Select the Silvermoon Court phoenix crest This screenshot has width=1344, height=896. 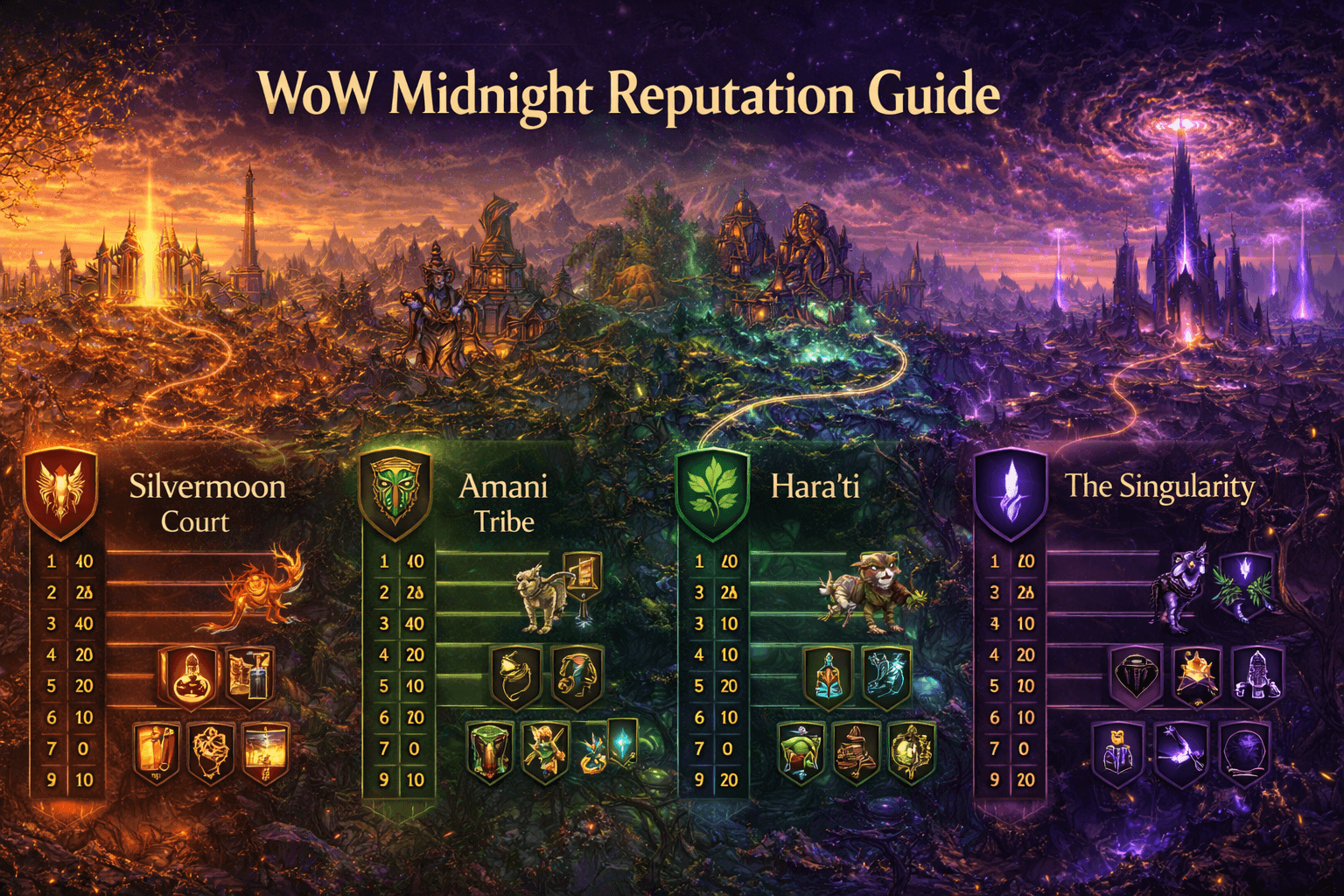coord(60,491)
